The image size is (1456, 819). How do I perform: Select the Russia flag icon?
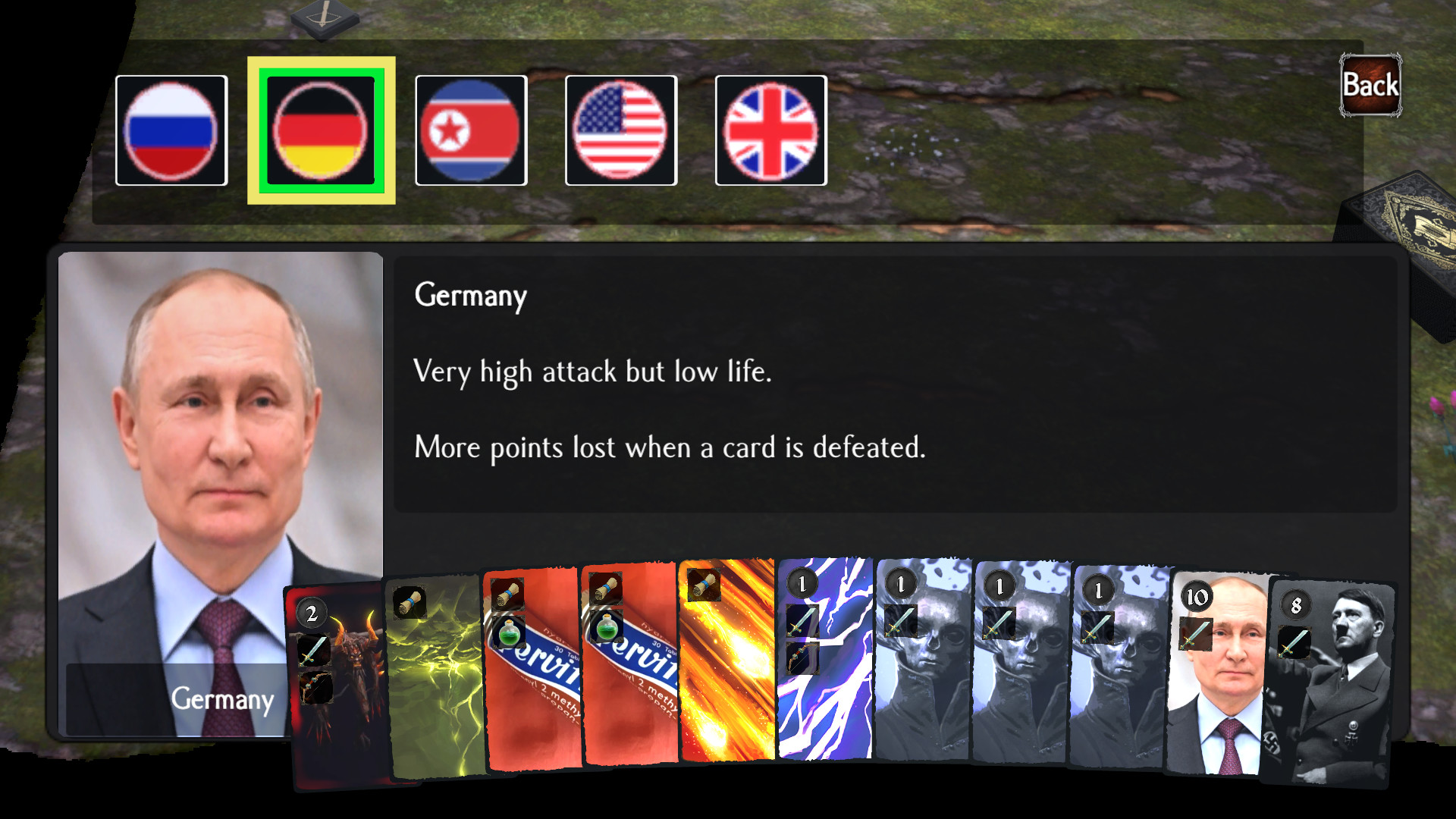pos(171,129)
